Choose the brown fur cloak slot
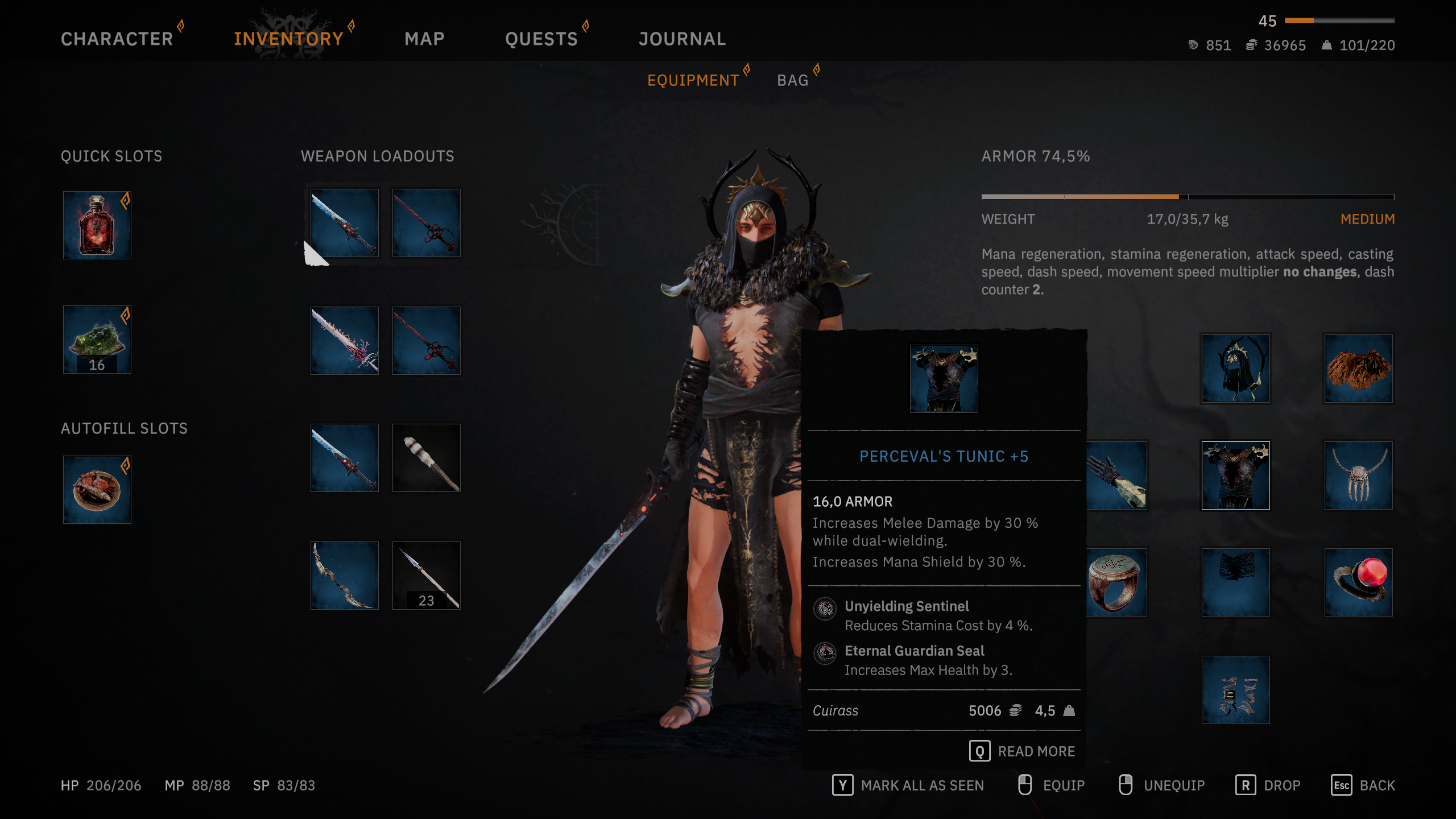 point(1358,369)
